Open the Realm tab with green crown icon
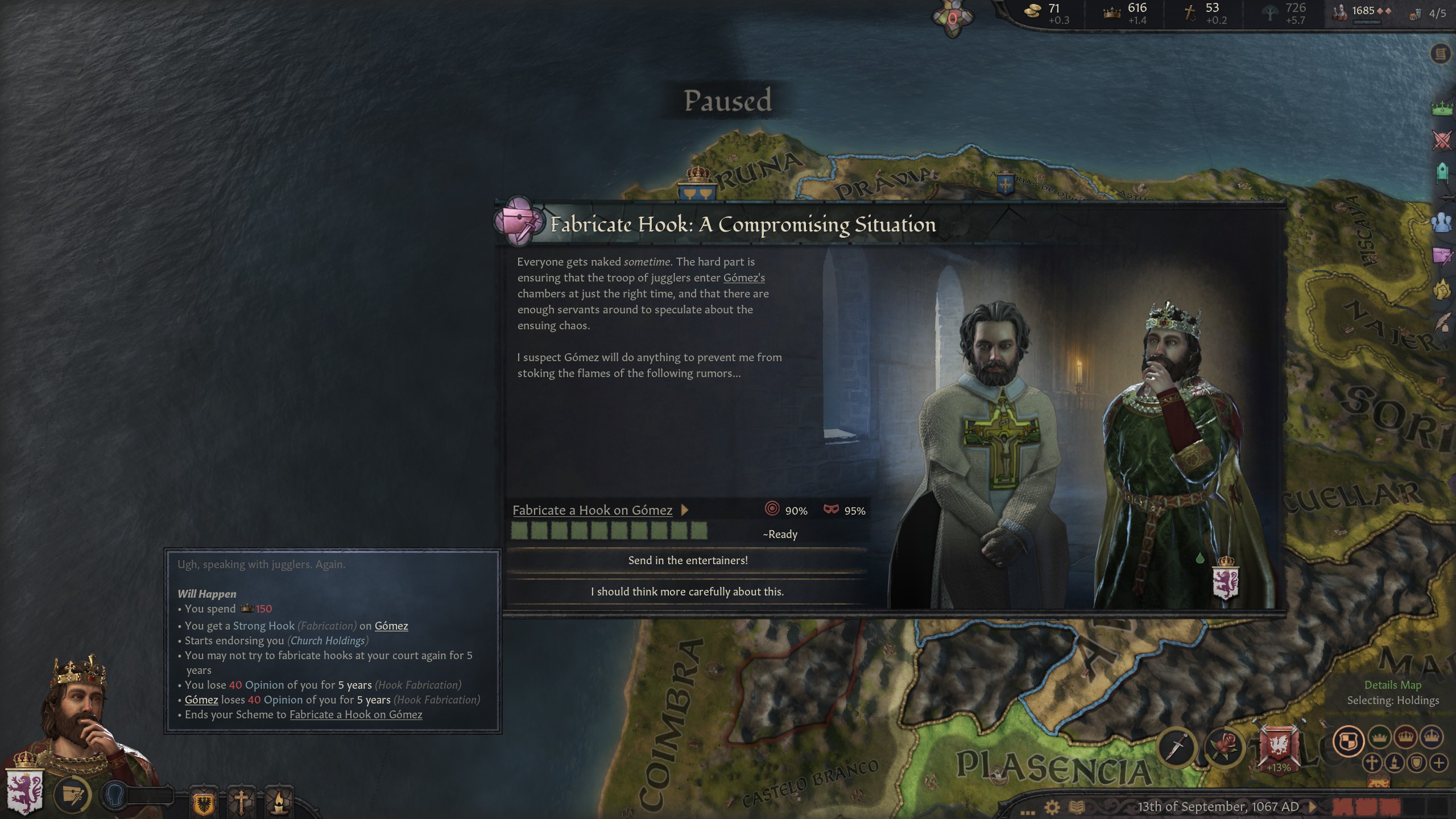The height and width of the screenshot is (819, 1456). pos(1442,107)
